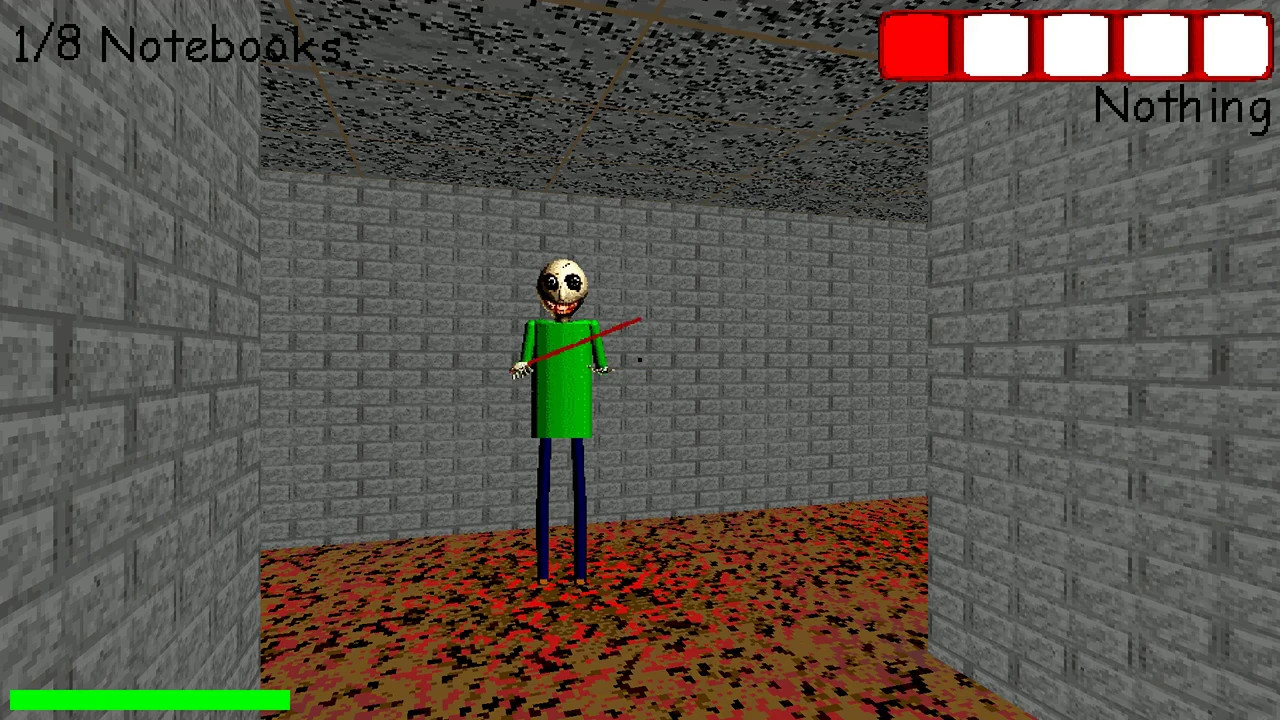Click the second empty inventory slot
Screen dimensions: 1280x720
(994, 45)
